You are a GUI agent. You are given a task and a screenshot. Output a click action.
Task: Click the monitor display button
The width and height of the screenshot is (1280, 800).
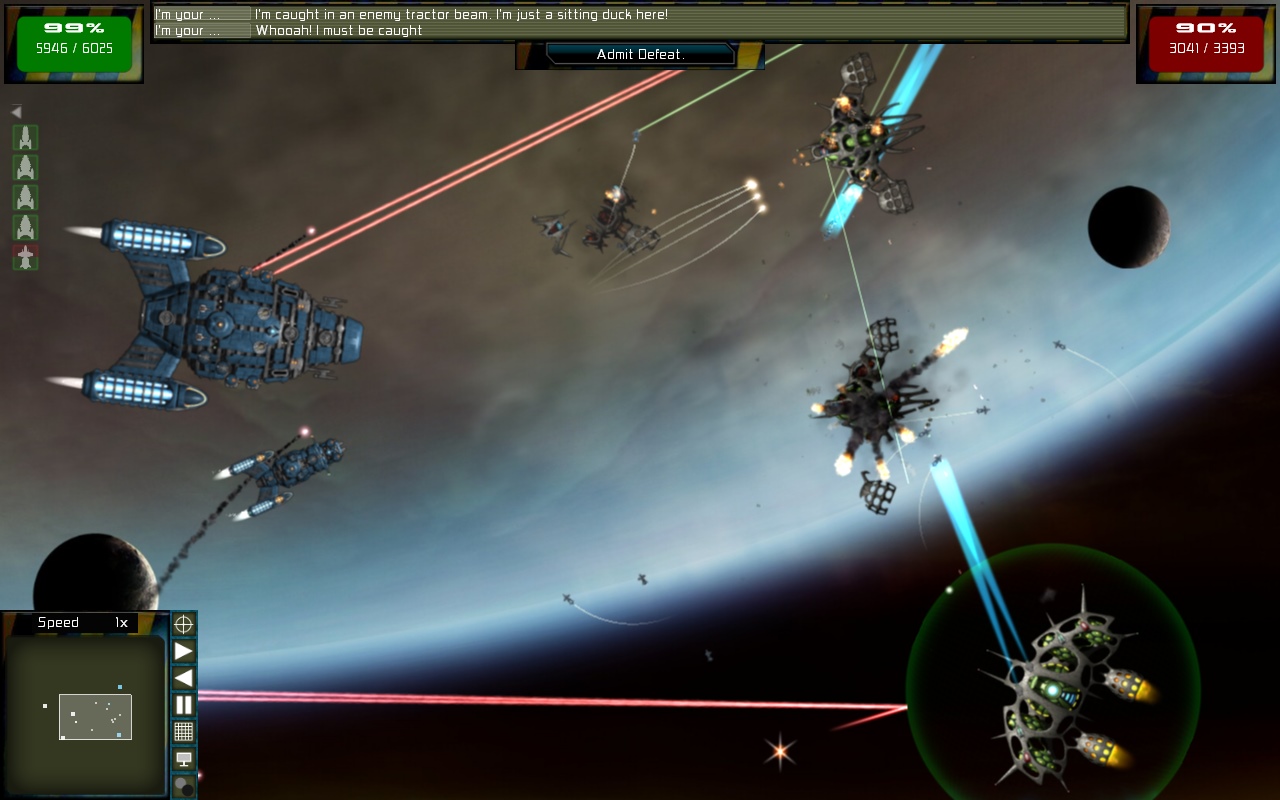(x=184, y=759)
